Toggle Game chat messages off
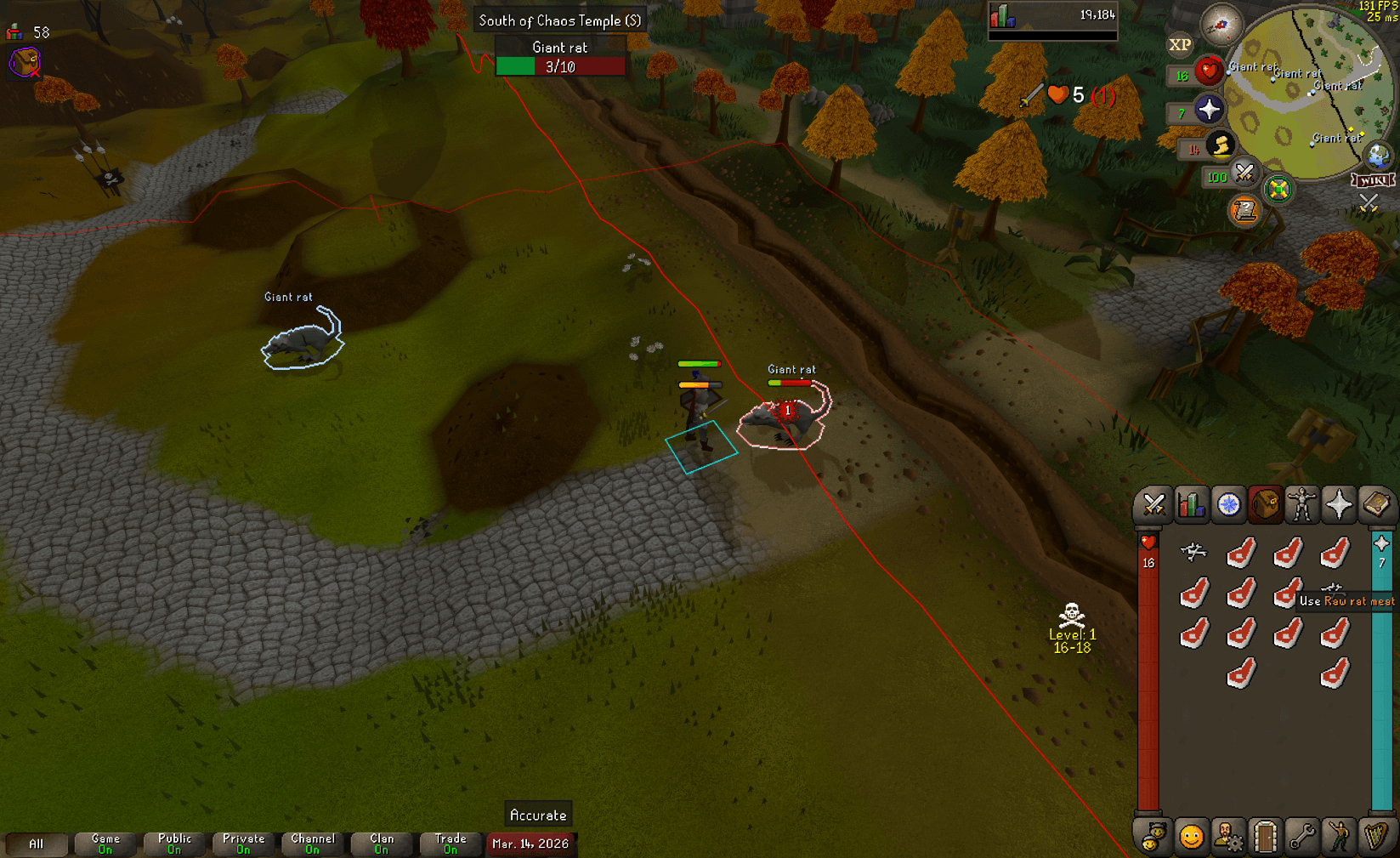Viewport: 1400px width, 858px height. point(105,842)
